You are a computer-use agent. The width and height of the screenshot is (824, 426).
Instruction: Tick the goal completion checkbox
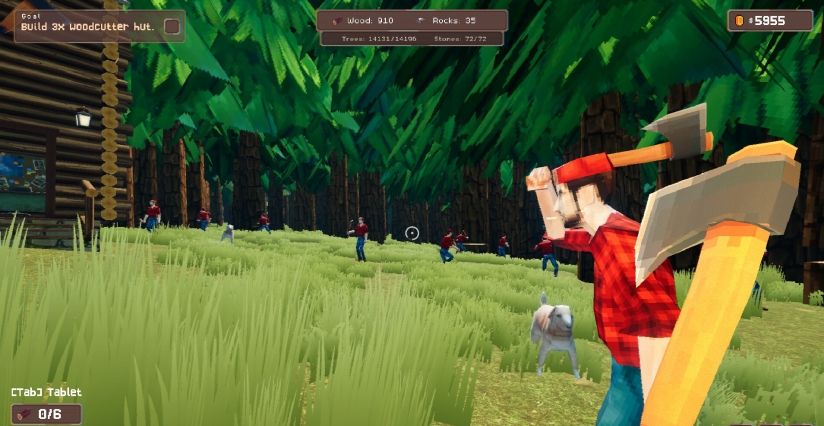click(172, 26)
